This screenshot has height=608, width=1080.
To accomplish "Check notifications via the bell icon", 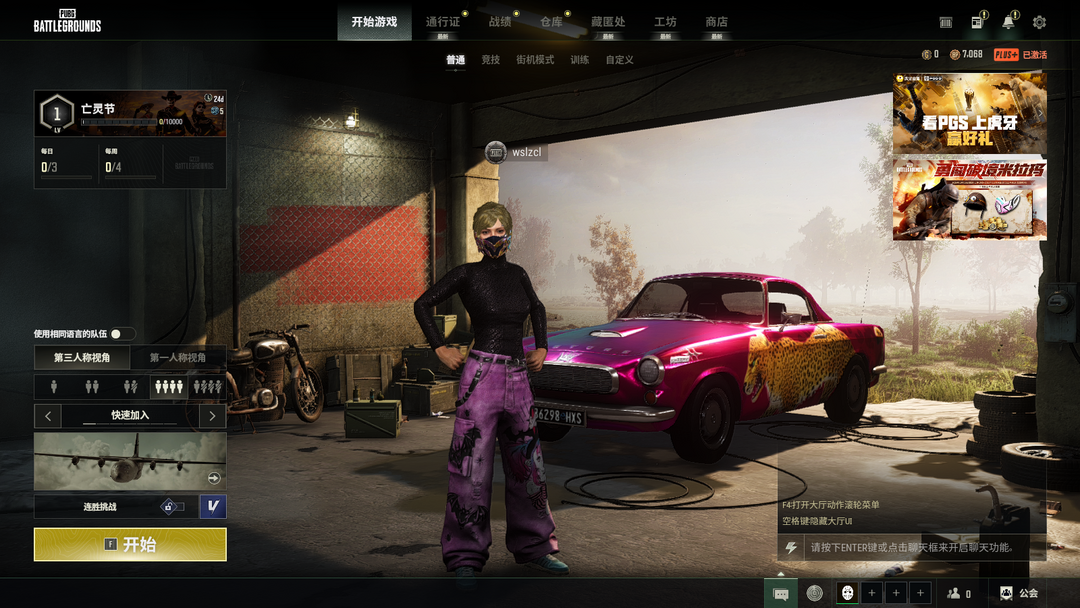I will (x=1008, y=22).
